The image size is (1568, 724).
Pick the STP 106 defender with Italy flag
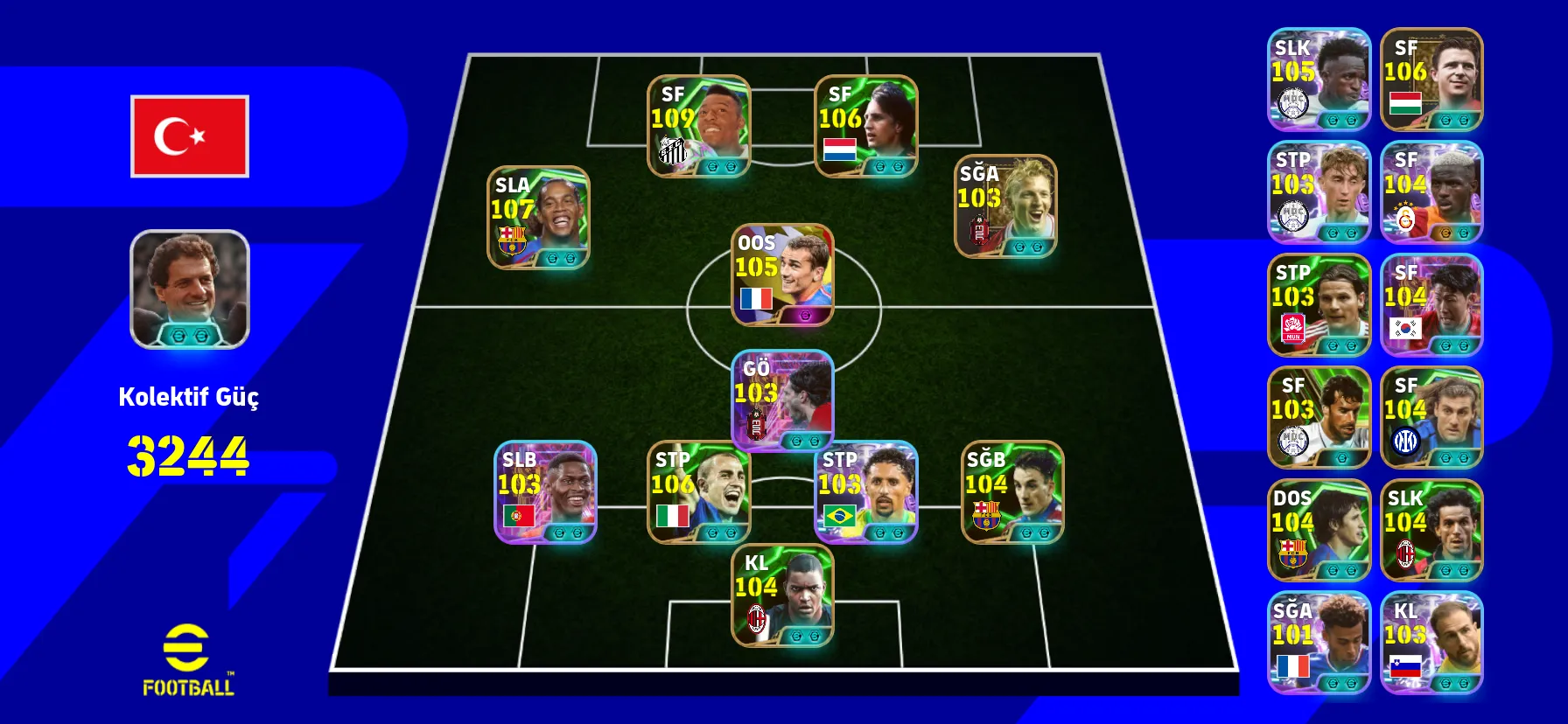point(698,491)
